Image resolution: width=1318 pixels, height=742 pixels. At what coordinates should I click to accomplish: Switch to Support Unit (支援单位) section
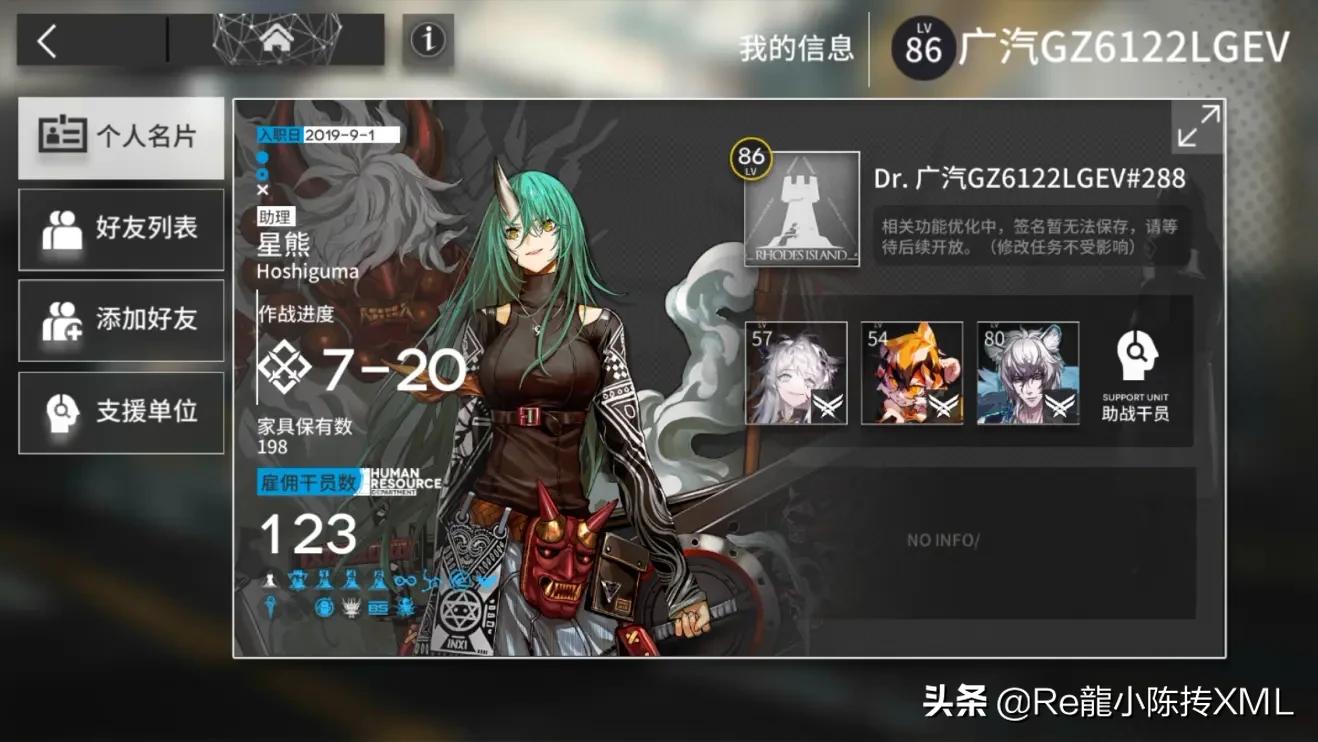(120, 413)
